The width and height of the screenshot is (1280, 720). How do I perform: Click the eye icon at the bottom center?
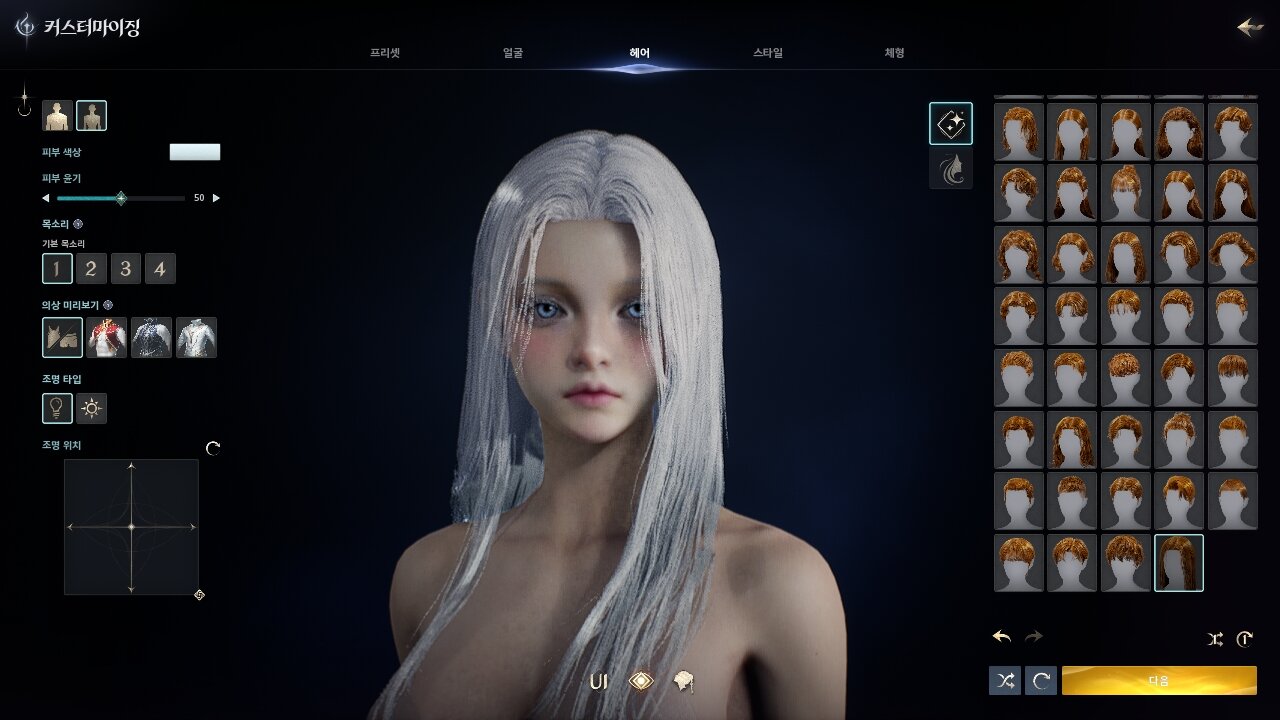[641, 681]
